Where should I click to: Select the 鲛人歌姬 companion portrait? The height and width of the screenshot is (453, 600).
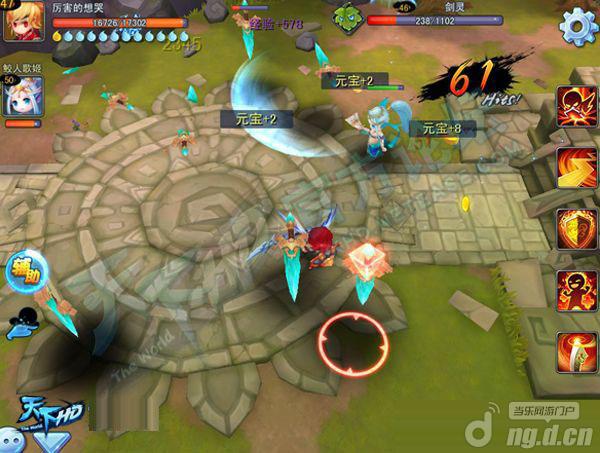(x=18, y=95)
